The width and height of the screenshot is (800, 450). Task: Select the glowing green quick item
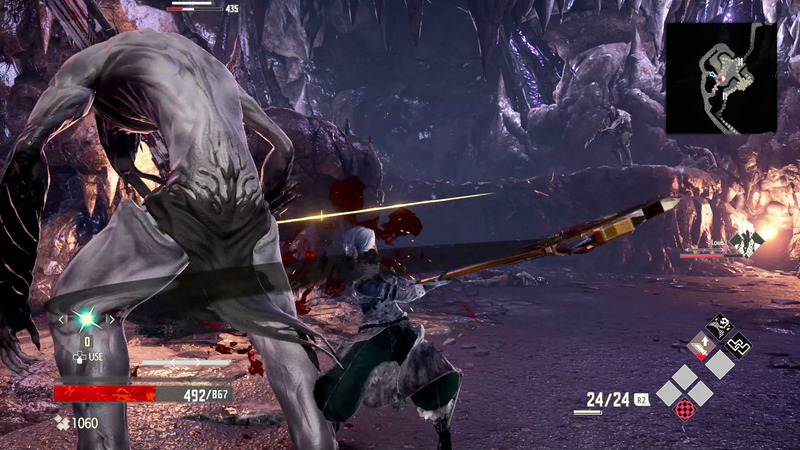pos(87,319)
